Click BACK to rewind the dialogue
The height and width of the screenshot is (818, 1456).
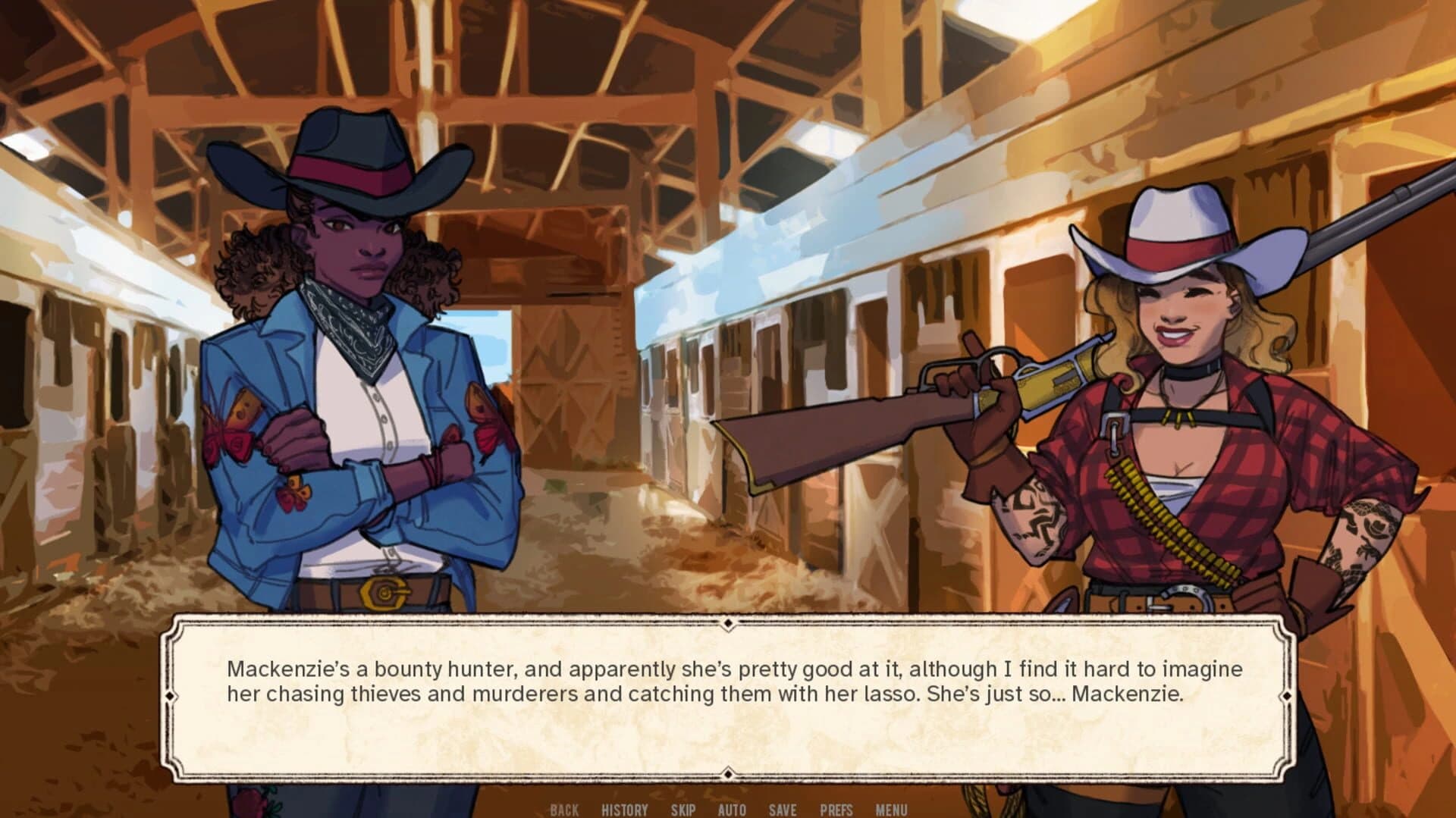point(563,809)
